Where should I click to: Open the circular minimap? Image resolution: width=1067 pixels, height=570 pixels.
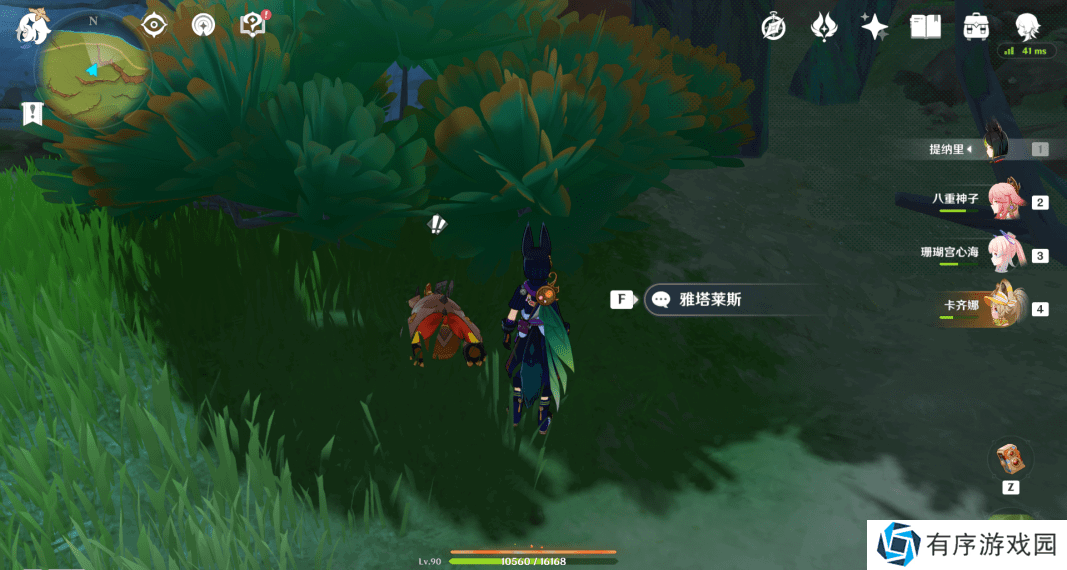tap(93, 73)
